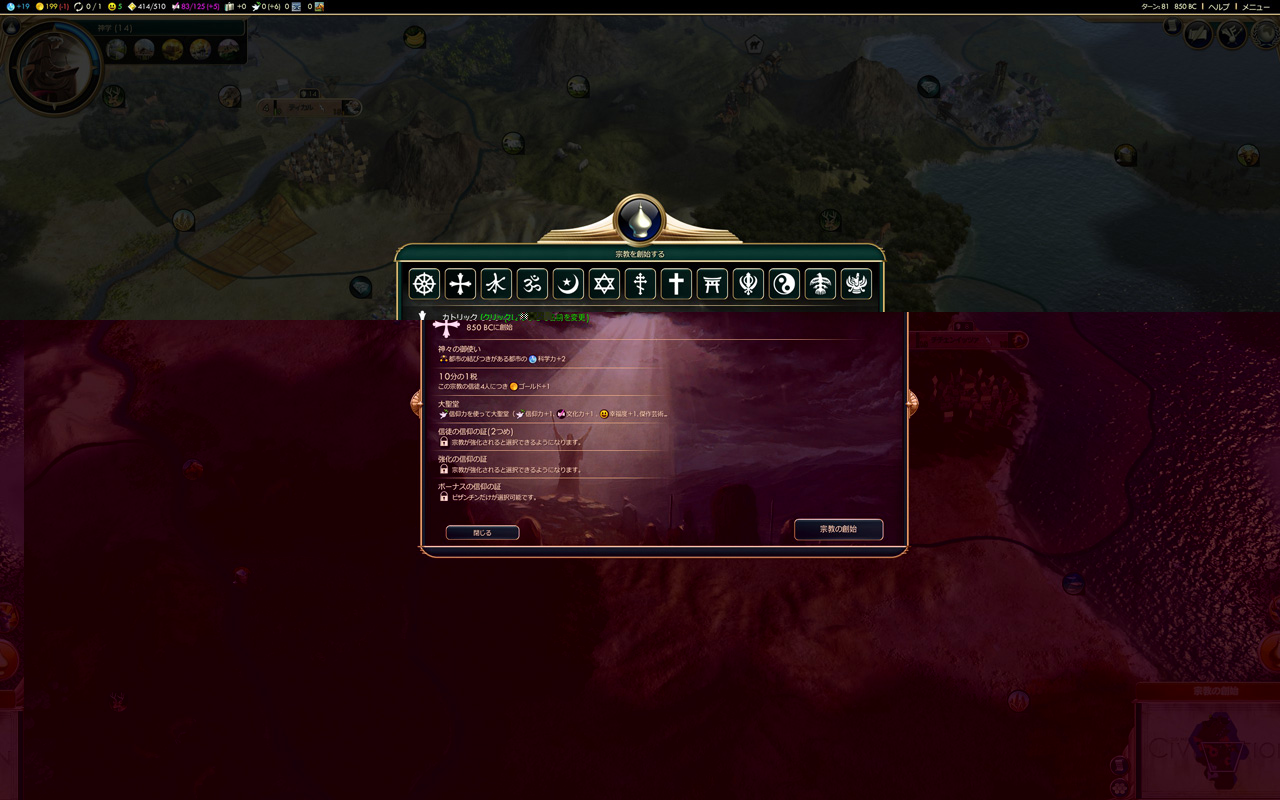Pick the Tengriism symbol icon
Screen dimensions: 1280x800
tap(820, 284)
